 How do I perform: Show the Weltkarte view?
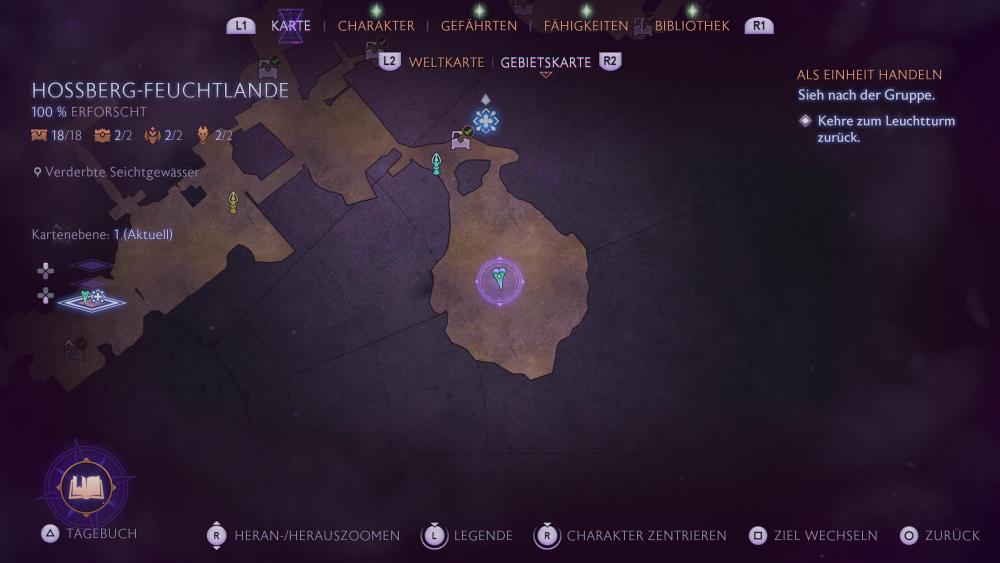(x=446, y=62)
